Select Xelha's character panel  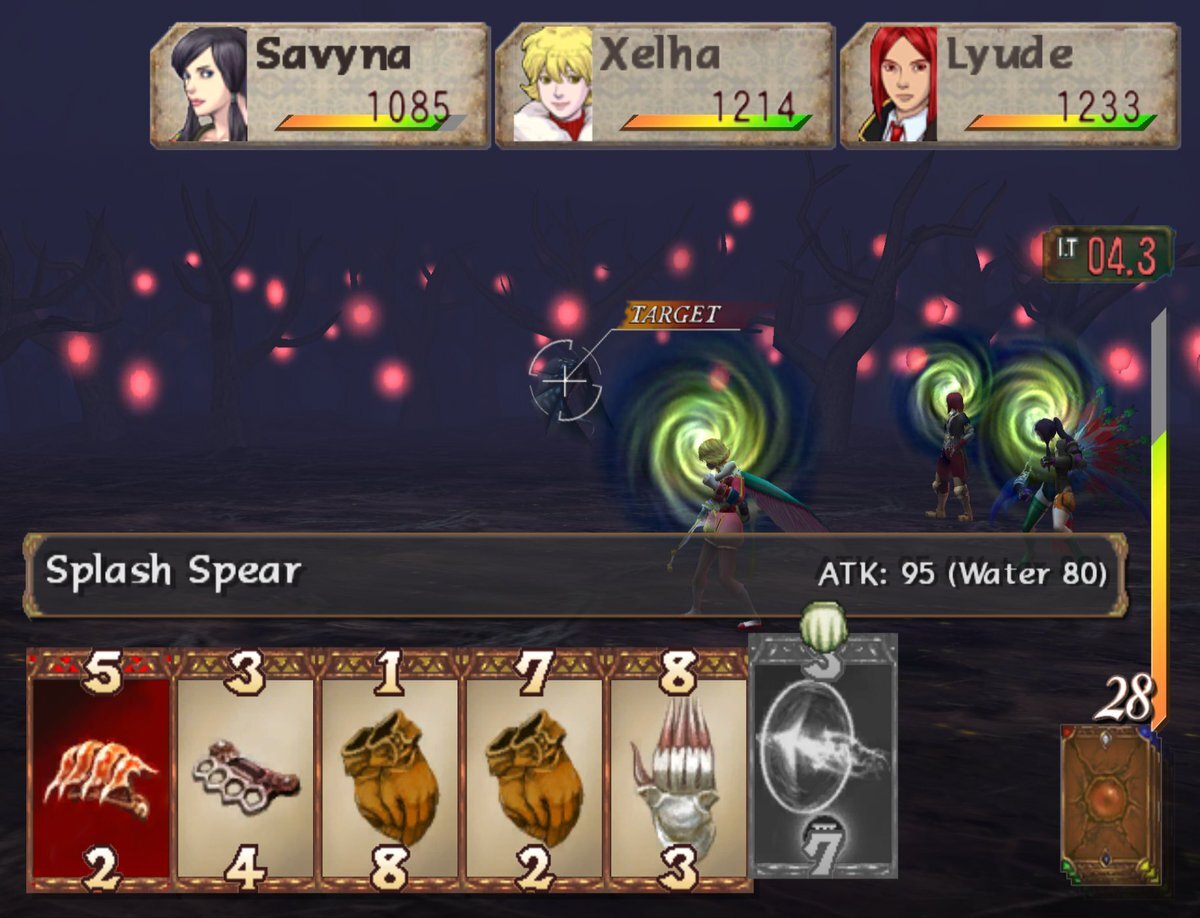(665, 86)
